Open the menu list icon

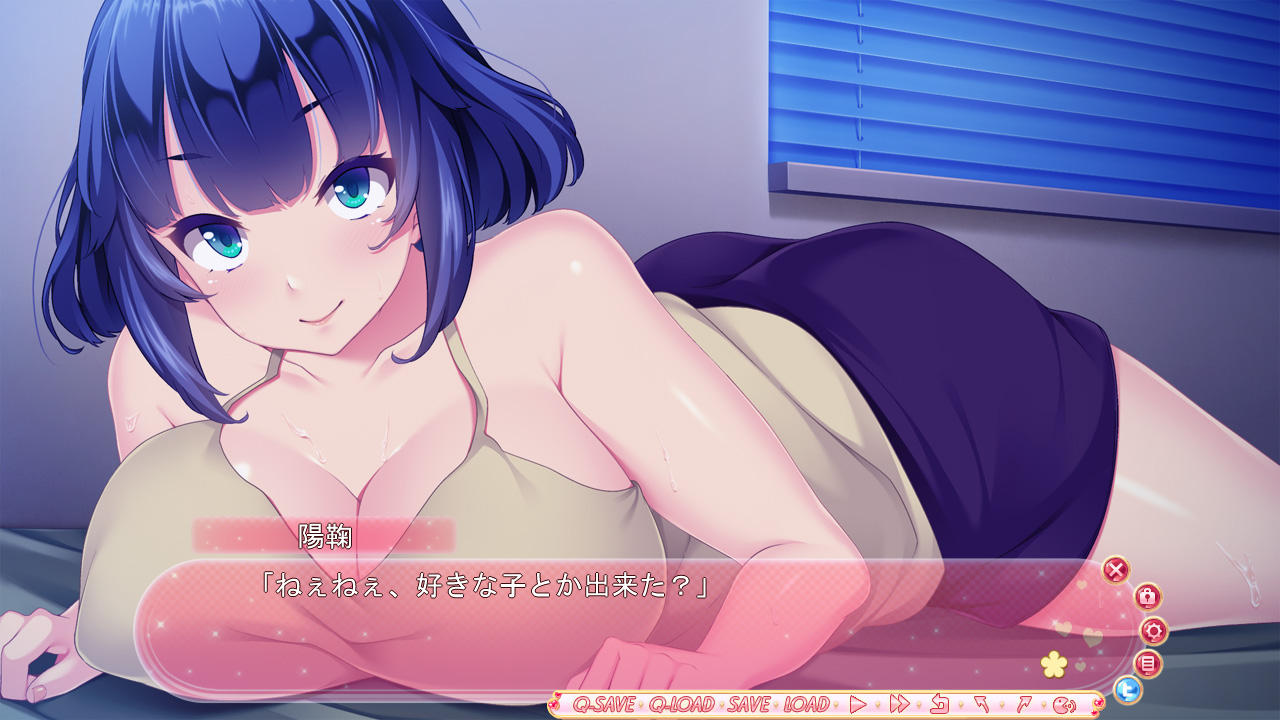(x=1148, y=662)
